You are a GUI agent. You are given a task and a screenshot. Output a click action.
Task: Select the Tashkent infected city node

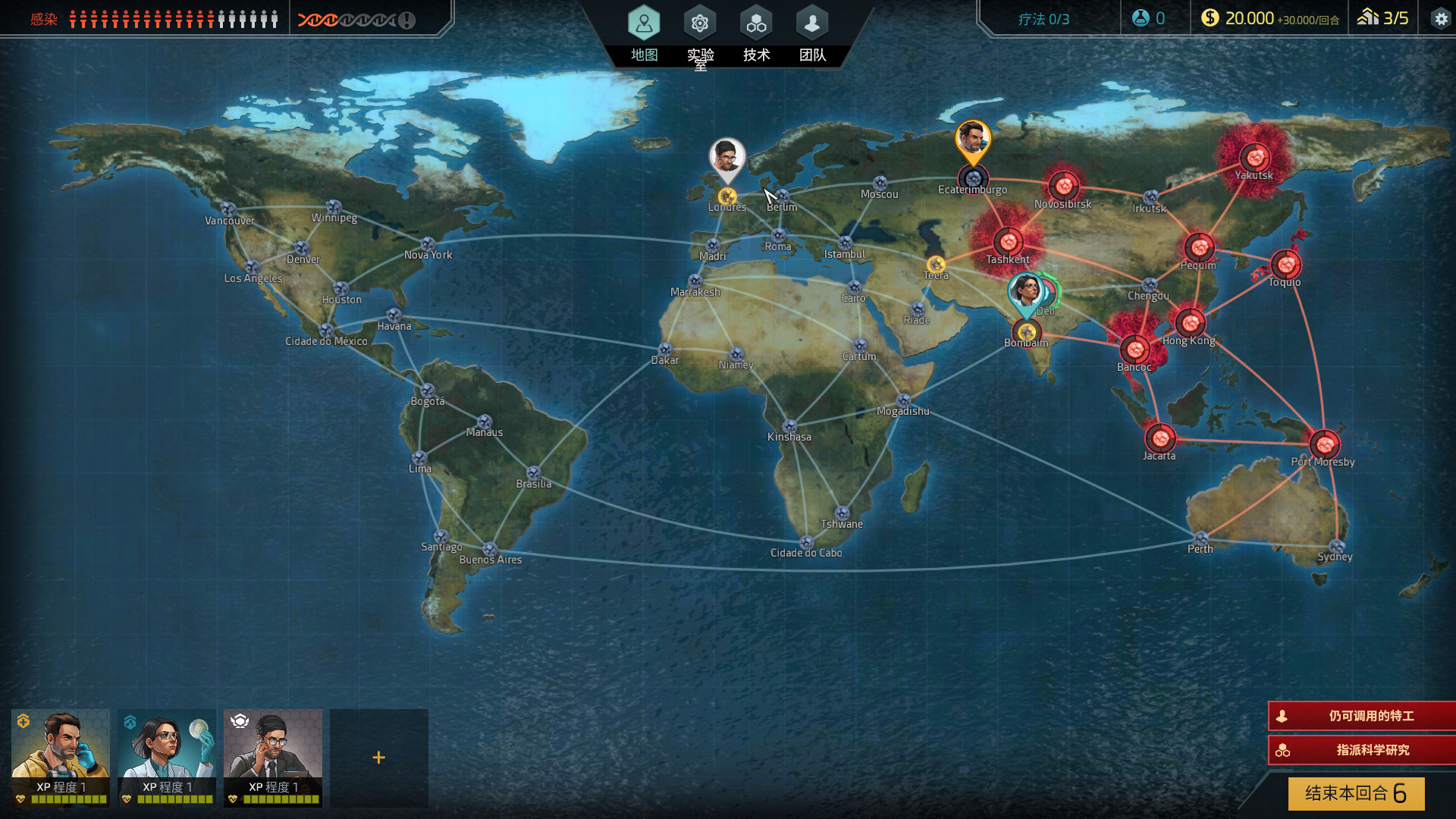(1008, 242)
